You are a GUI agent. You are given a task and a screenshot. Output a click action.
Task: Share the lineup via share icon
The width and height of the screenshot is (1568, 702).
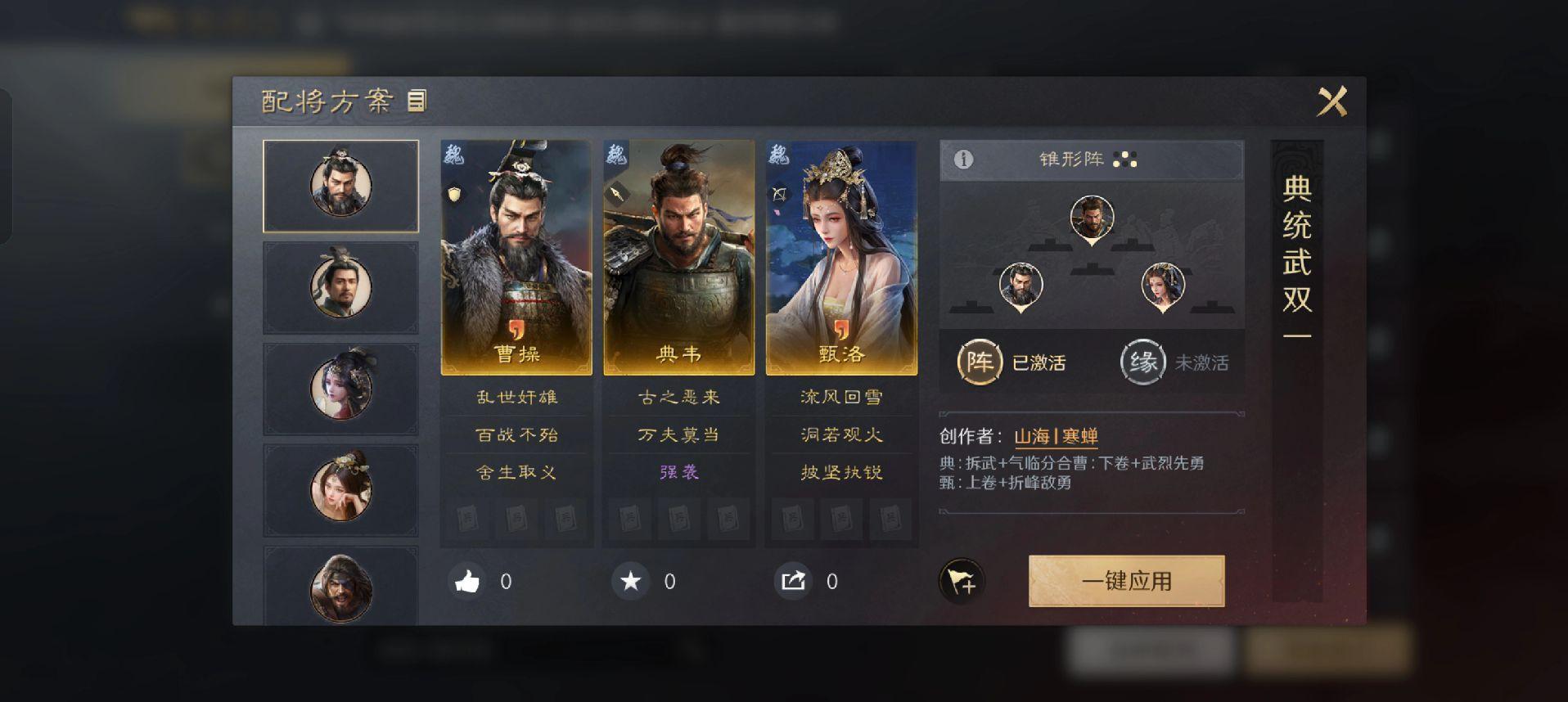[793, 582]
